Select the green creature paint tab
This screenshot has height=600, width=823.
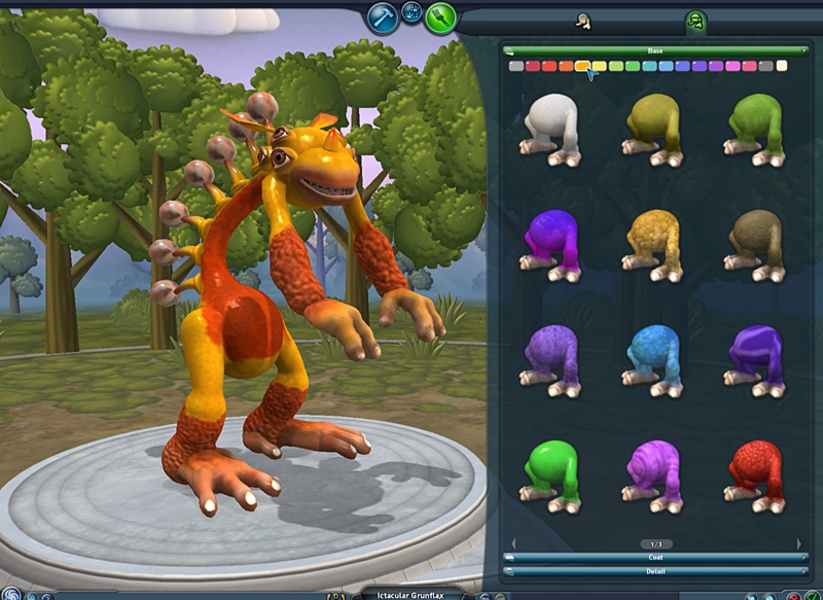coord(696,20)
